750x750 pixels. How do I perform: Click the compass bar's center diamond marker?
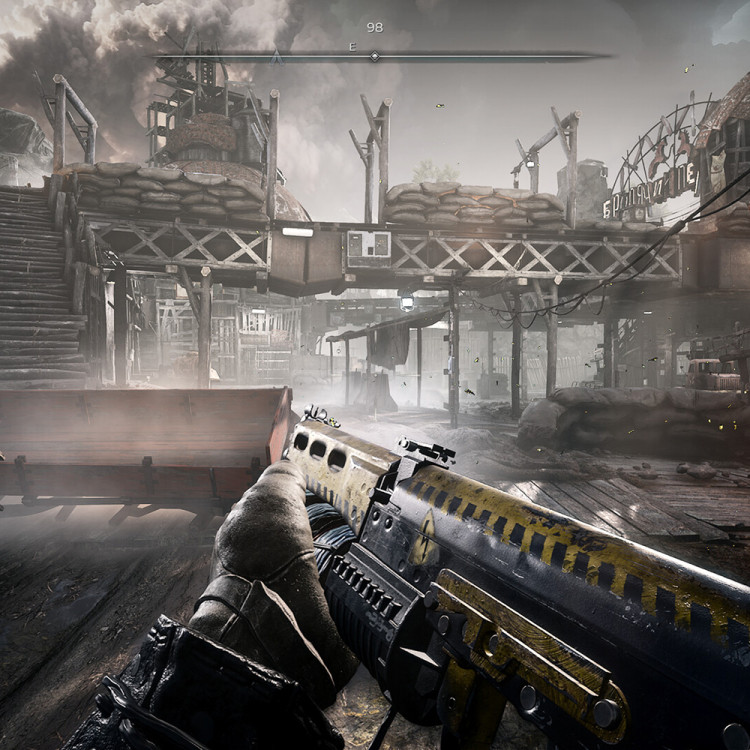coord(374,56)
